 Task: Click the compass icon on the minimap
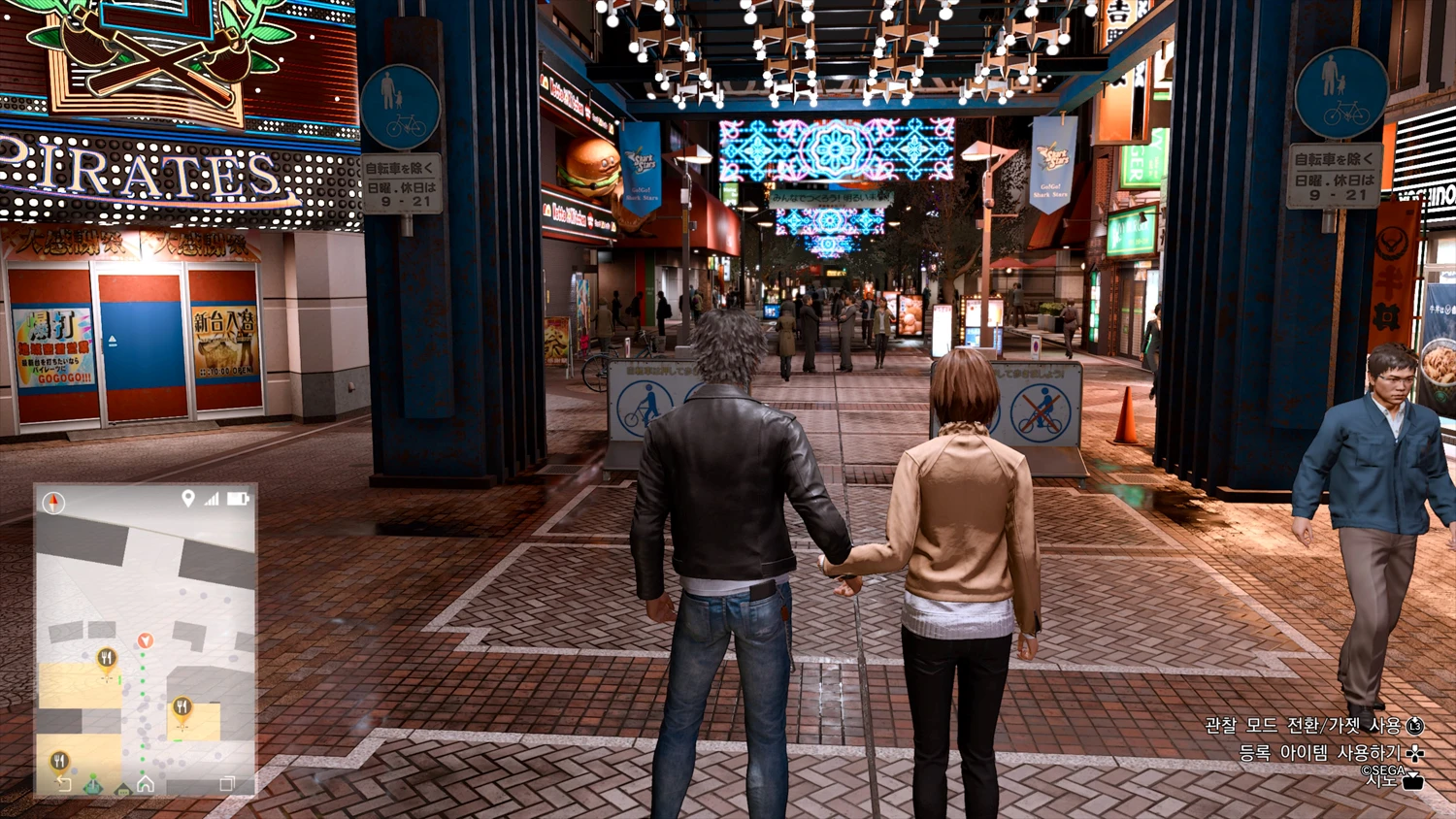point(54,502)
